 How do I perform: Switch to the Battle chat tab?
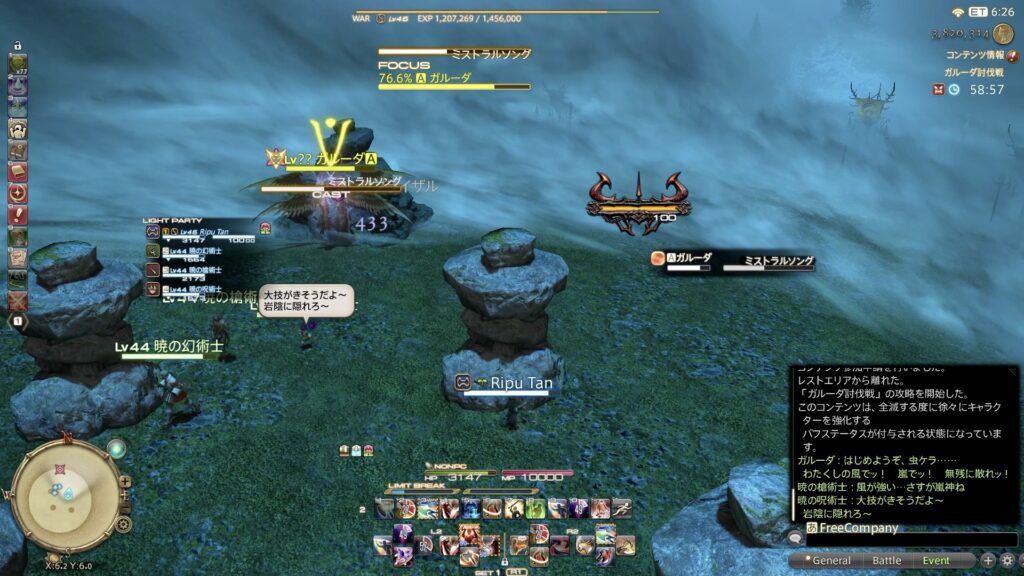coord(886,561)
